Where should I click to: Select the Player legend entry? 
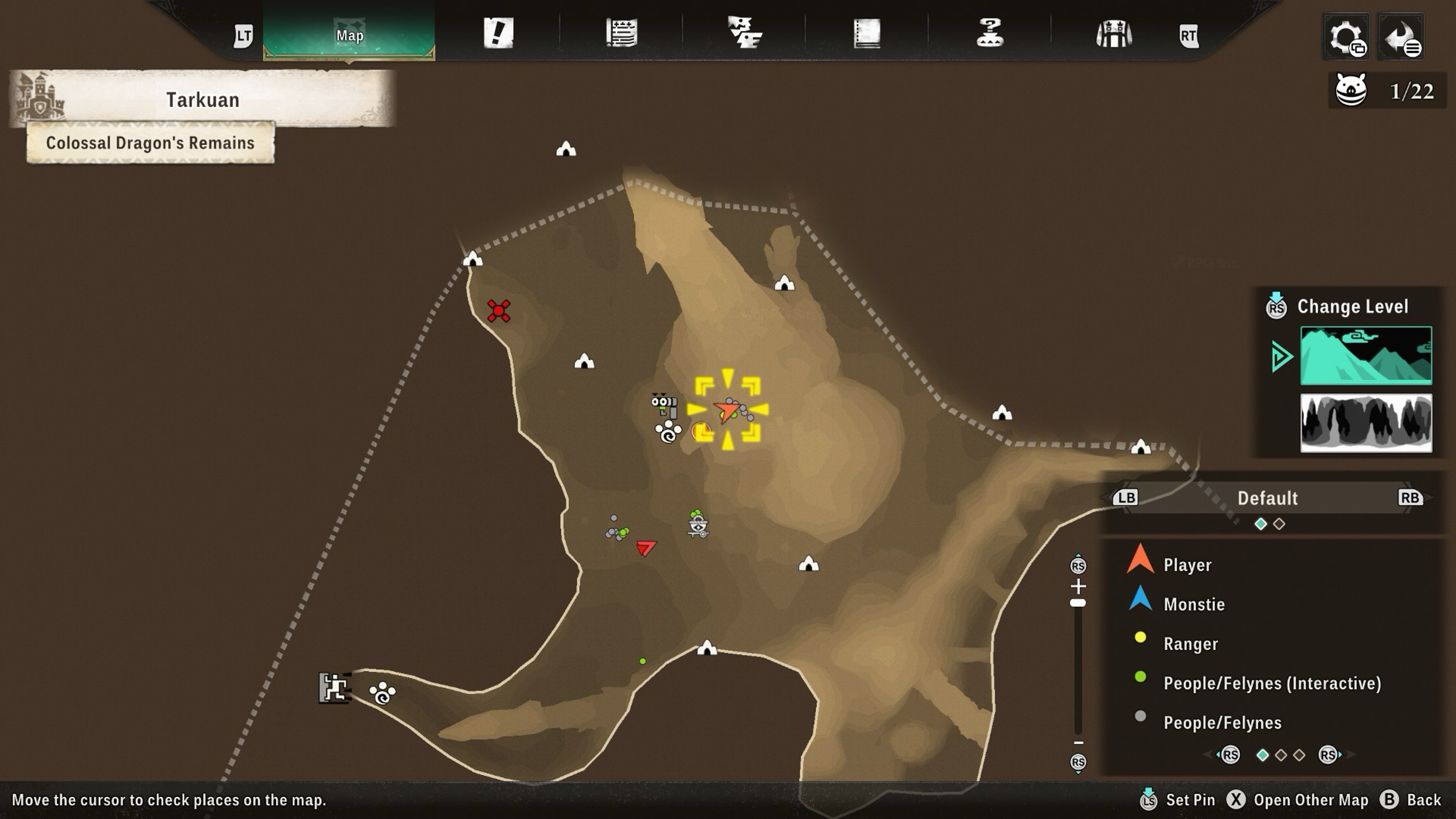click(x=1187, y=565)
